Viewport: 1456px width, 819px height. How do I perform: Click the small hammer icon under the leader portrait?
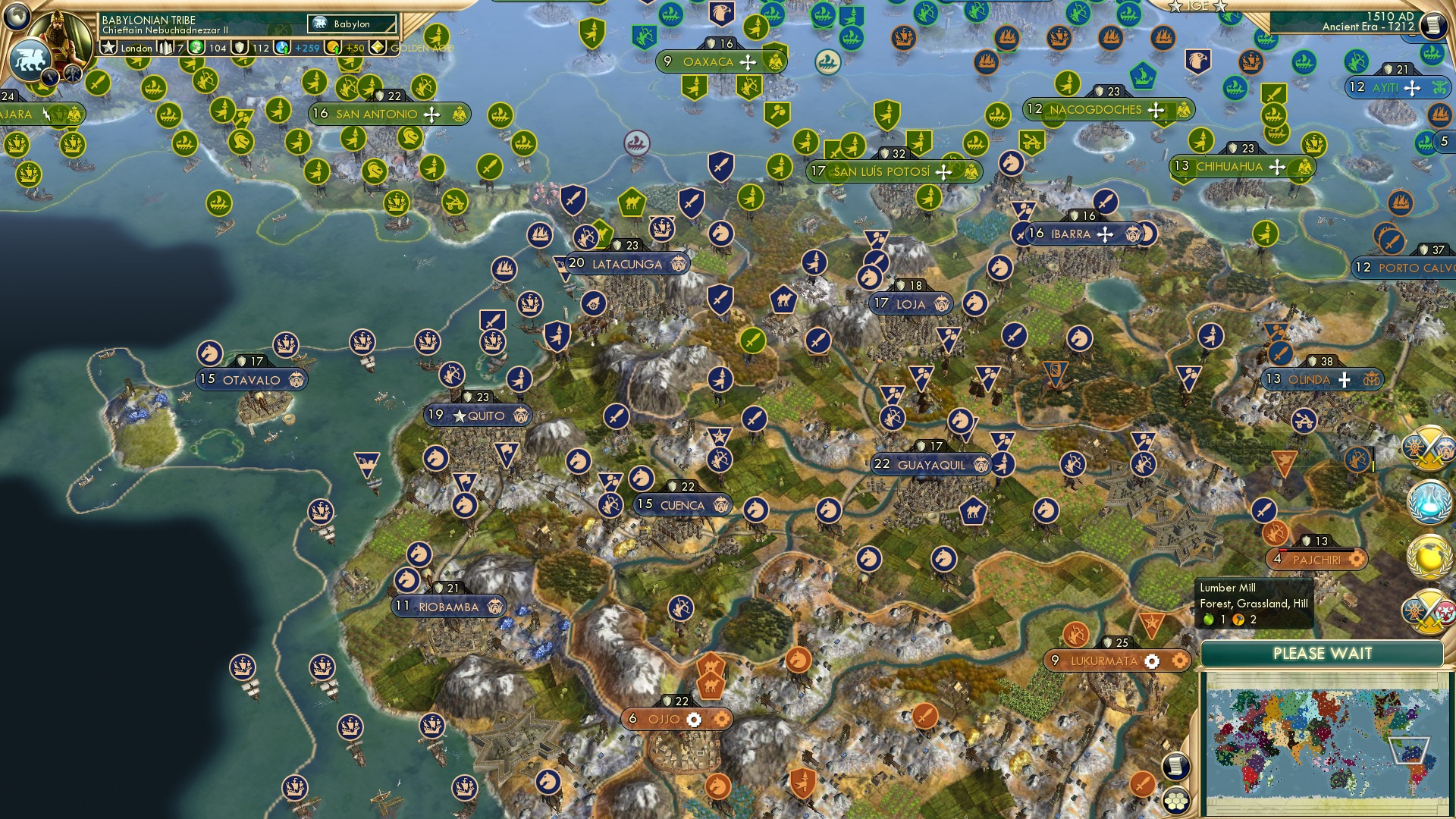(x=72, y=74)
